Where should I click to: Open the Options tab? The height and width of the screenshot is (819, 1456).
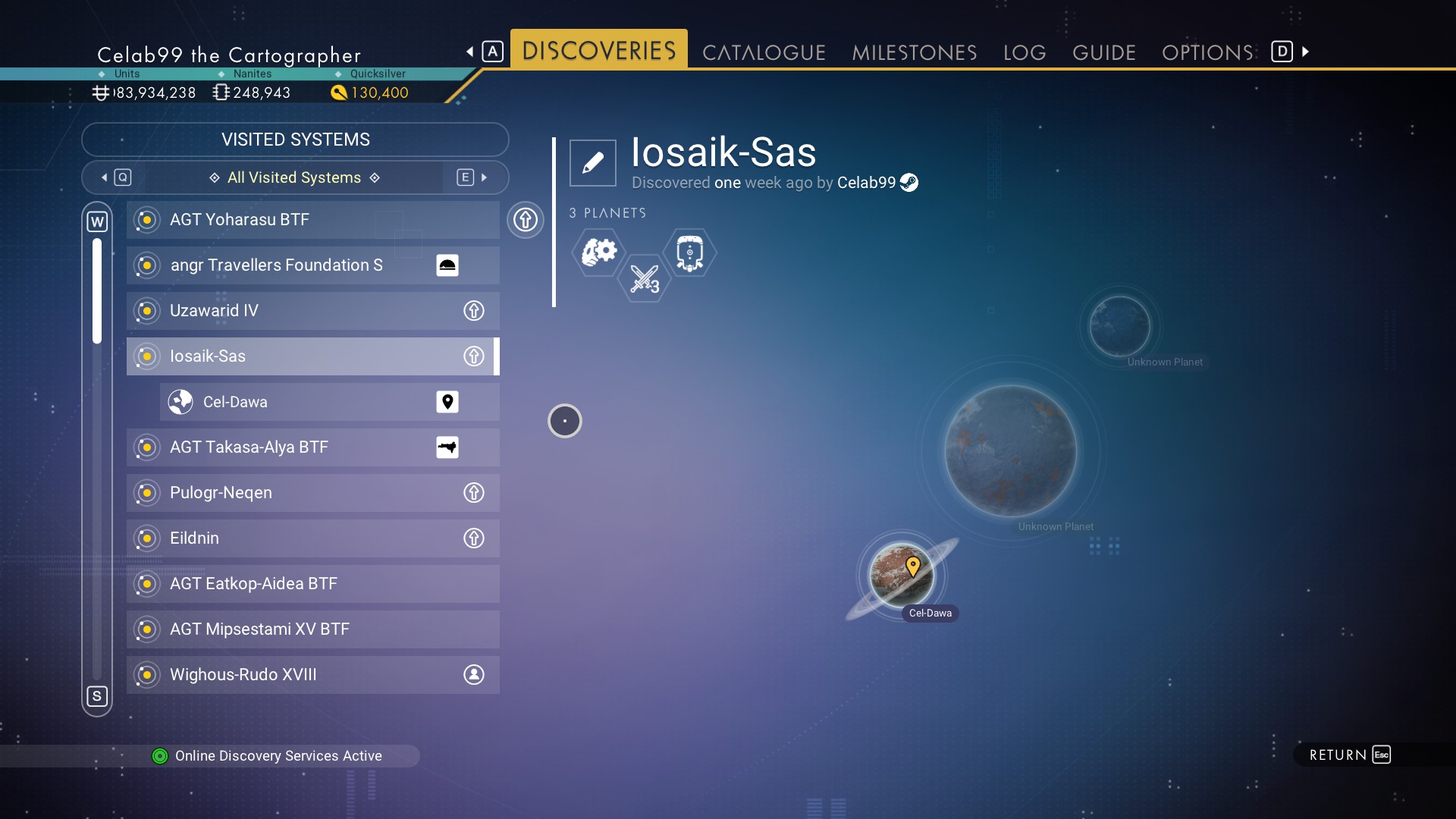point(1207,52)
